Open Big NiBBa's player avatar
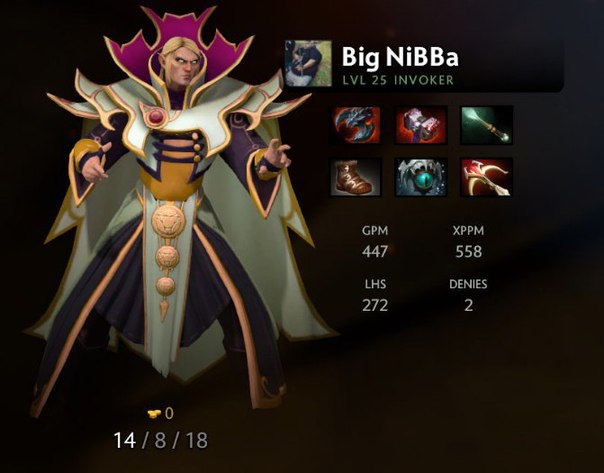The width and height of the screenshot is (604, 473). point(308,64)
